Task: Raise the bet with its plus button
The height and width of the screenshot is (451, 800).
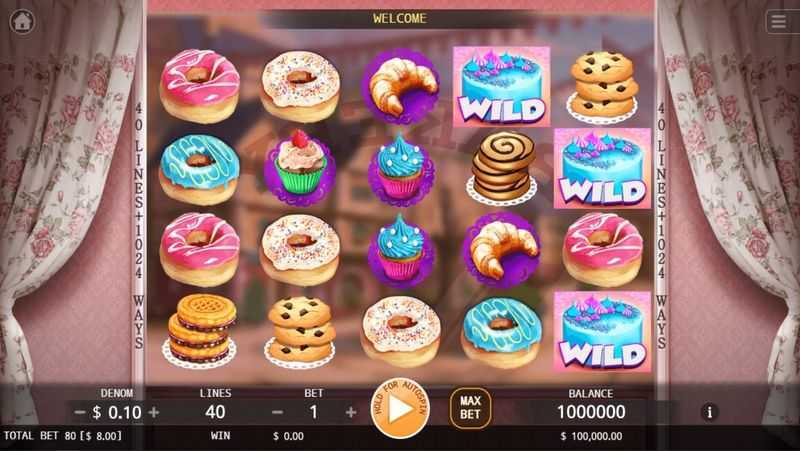Action: pyautogui.click(x=351, y=411)
